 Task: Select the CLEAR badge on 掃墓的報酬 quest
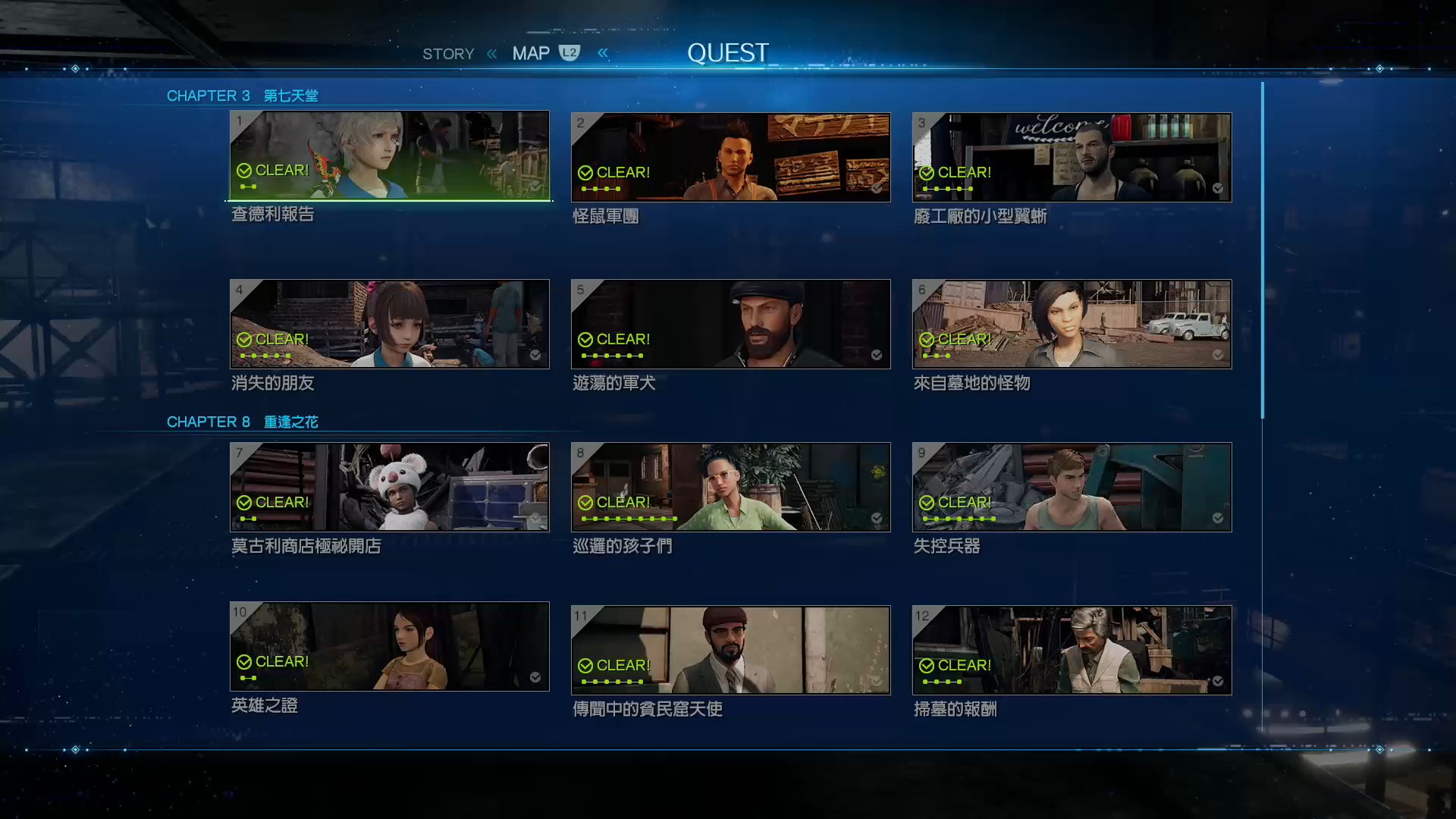[x=927, y=665]
